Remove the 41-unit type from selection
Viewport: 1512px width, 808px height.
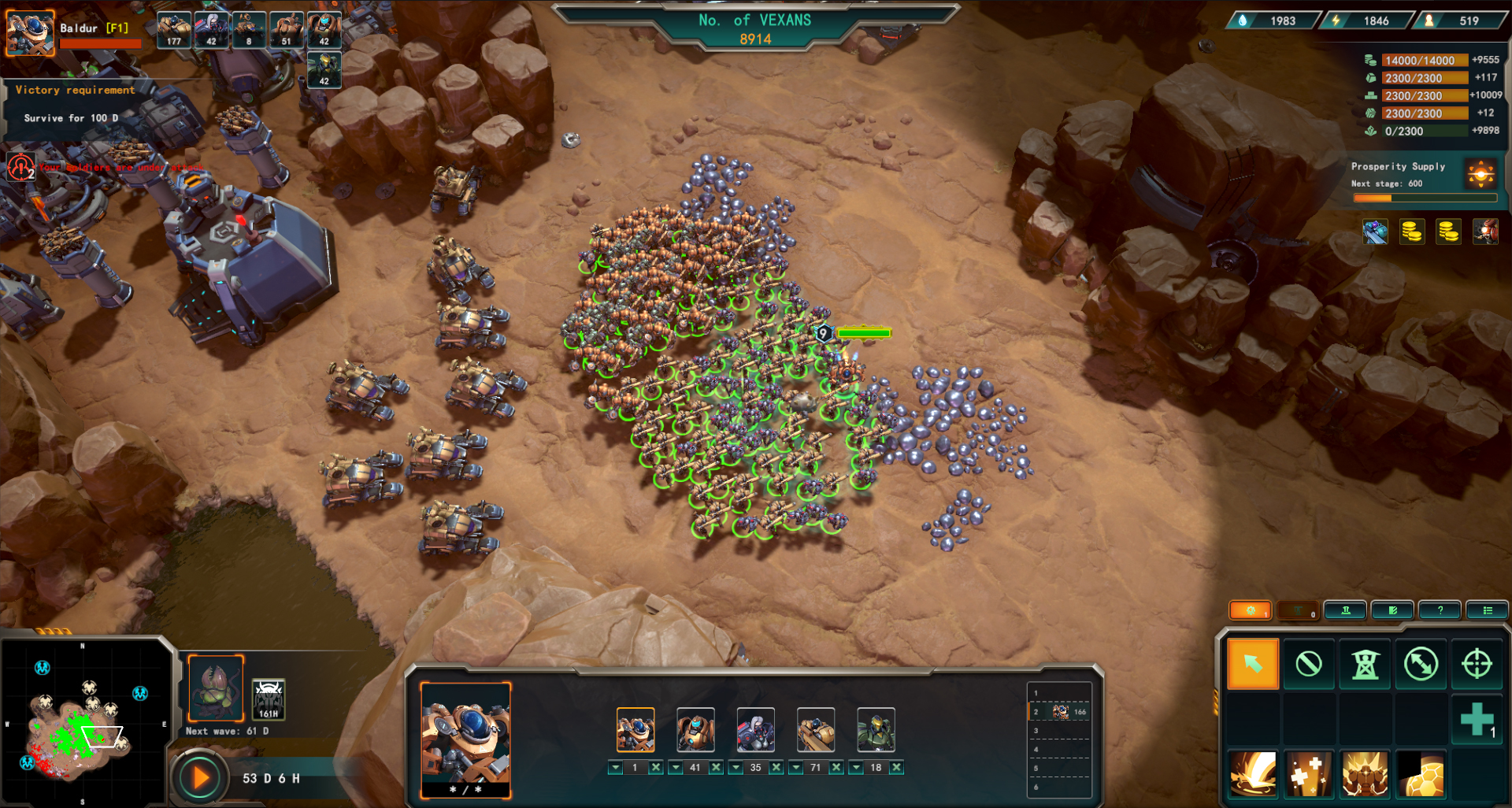click(x=716, y=767)
